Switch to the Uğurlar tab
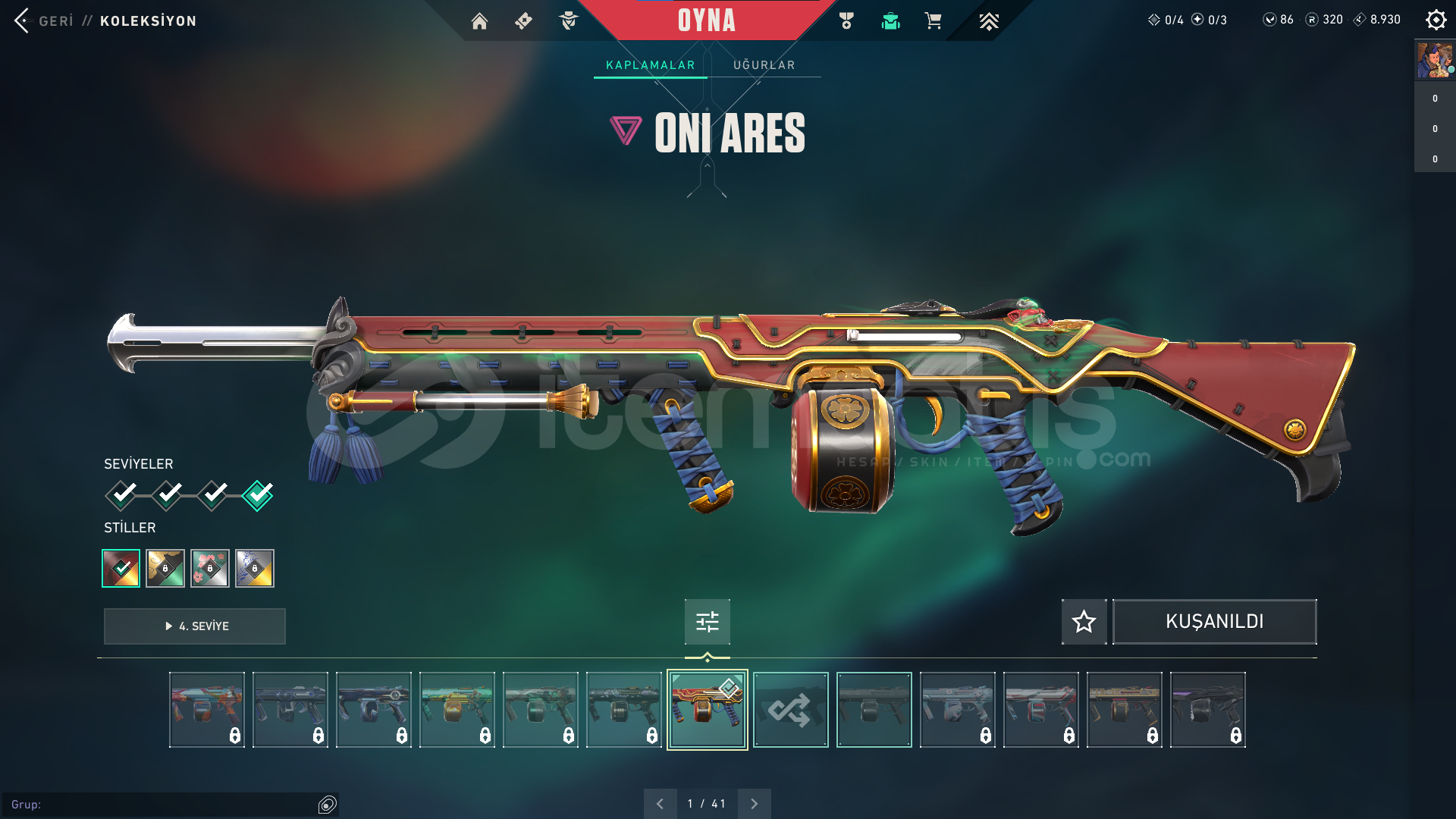Image resolution: width=1456 pixels, height=819 pixels. [764, 65]
